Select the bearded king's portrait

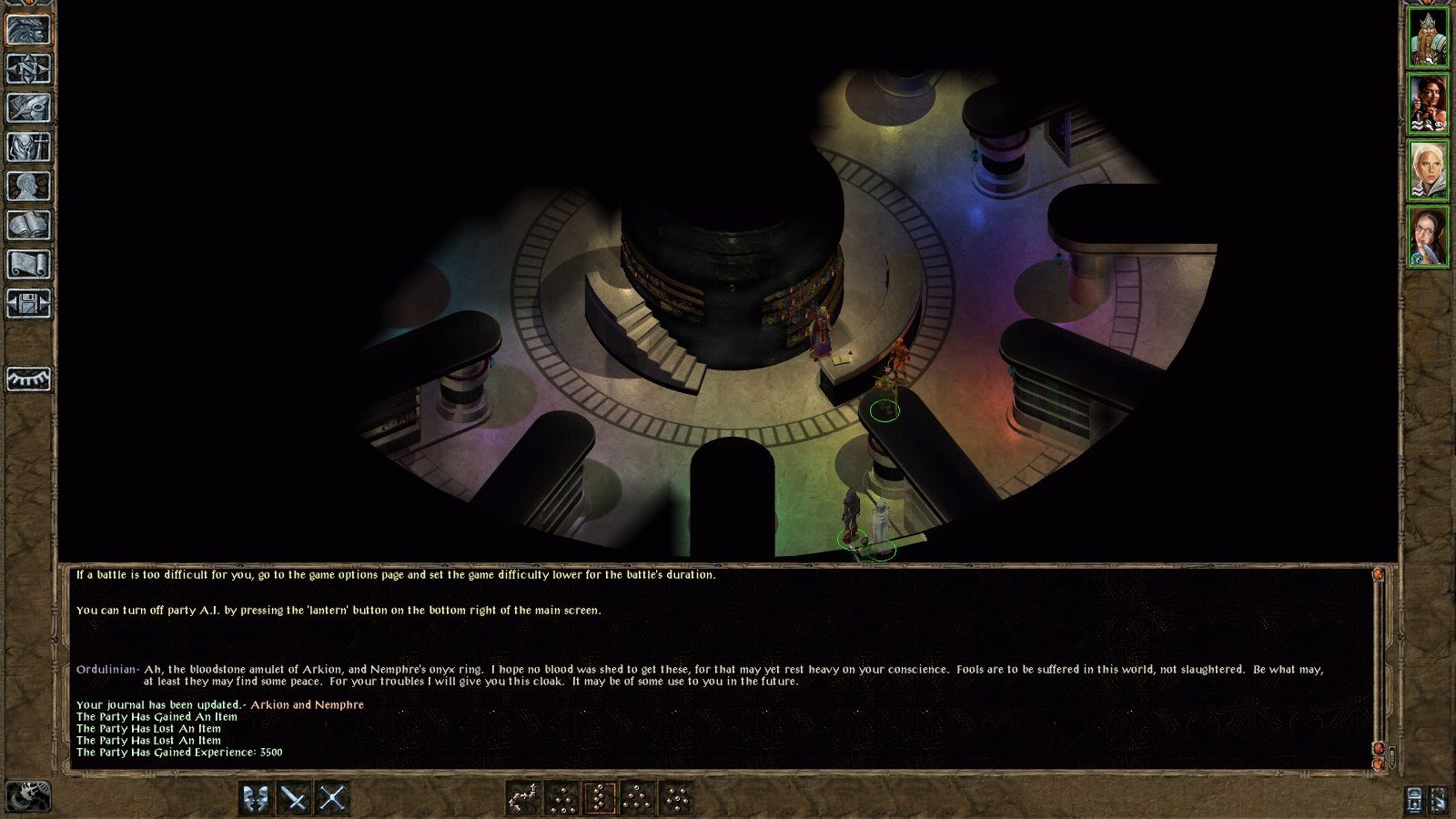tap(1429, 36)
